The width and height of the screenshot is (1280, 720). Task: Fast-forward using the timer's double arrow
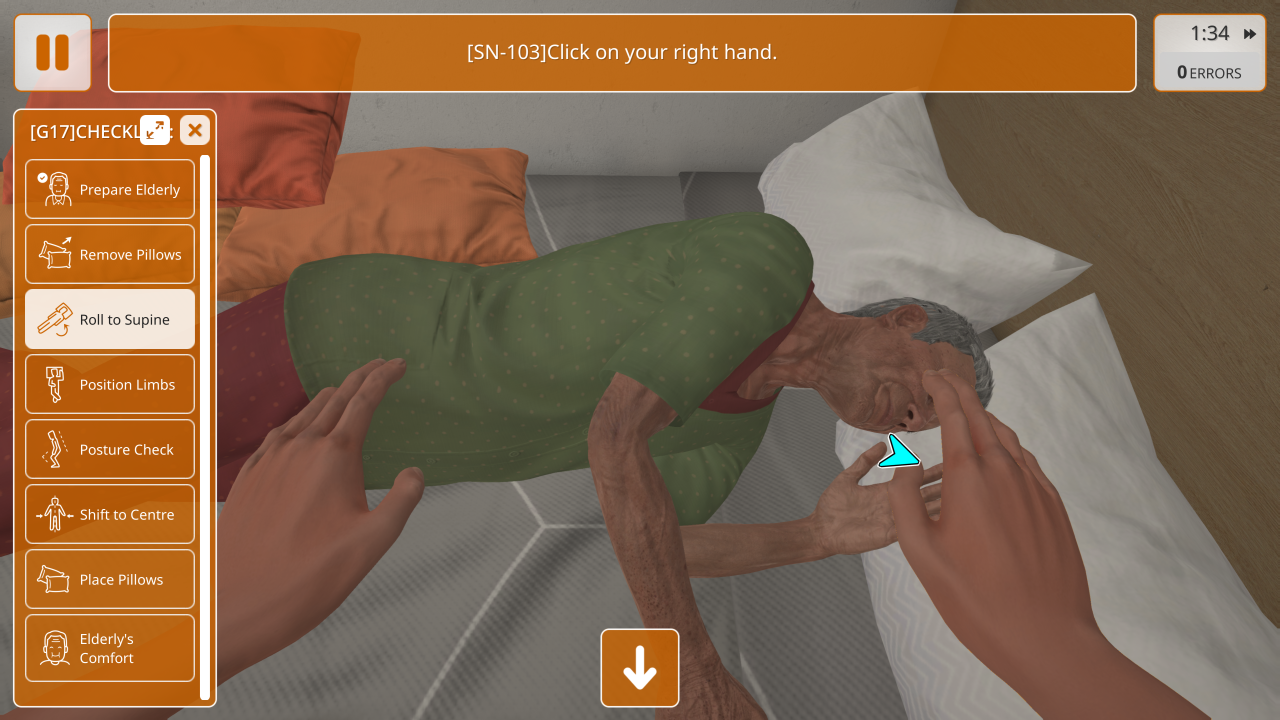1250,34
